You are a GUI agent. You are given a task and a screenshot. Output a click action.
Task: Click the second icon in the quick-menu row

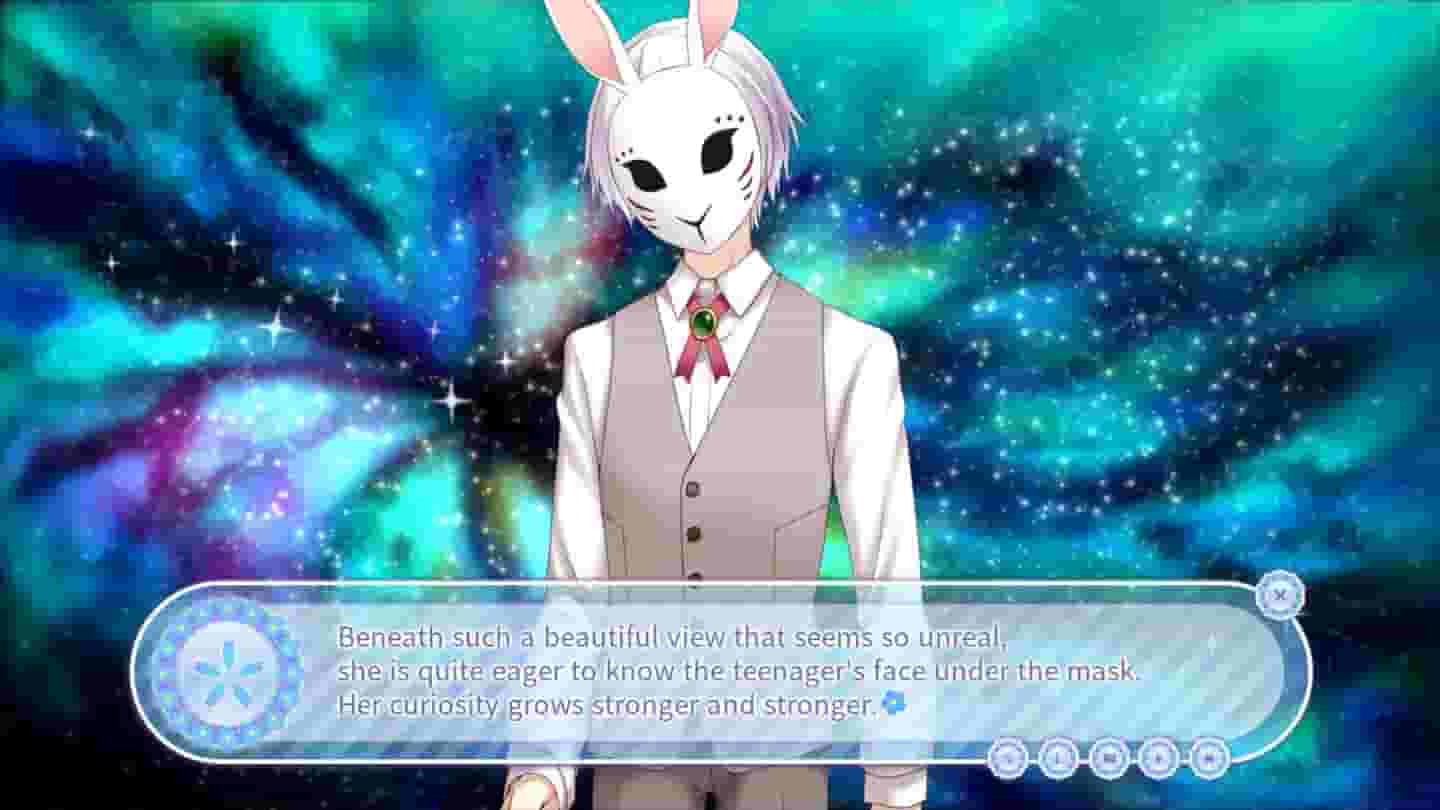pyautogui.click(x=1058, y=760)
